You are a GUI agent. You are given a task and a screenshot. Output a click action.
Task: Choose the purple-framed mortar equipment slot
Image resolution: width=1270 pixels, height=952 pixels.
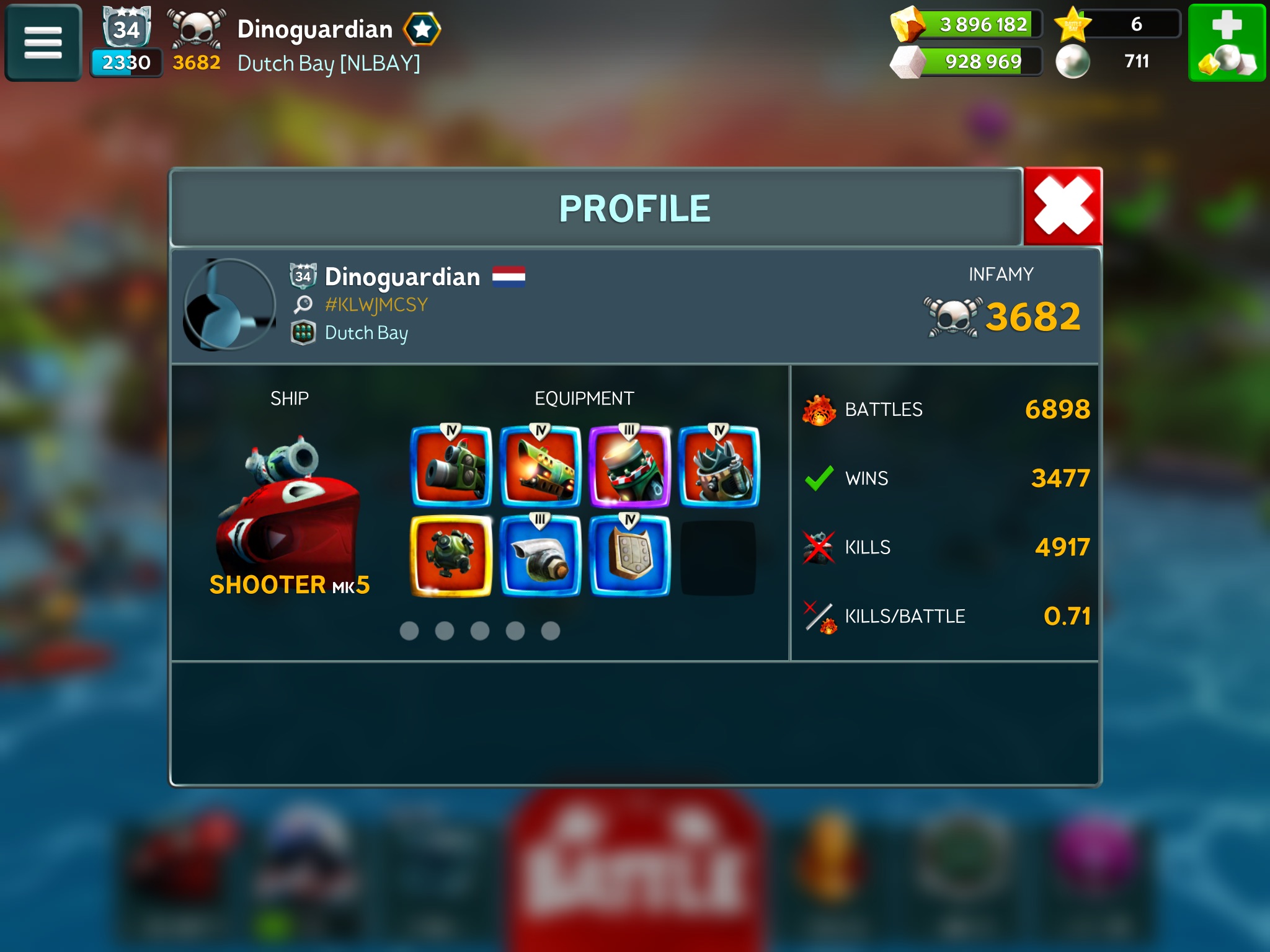click(x=629, y=467)
